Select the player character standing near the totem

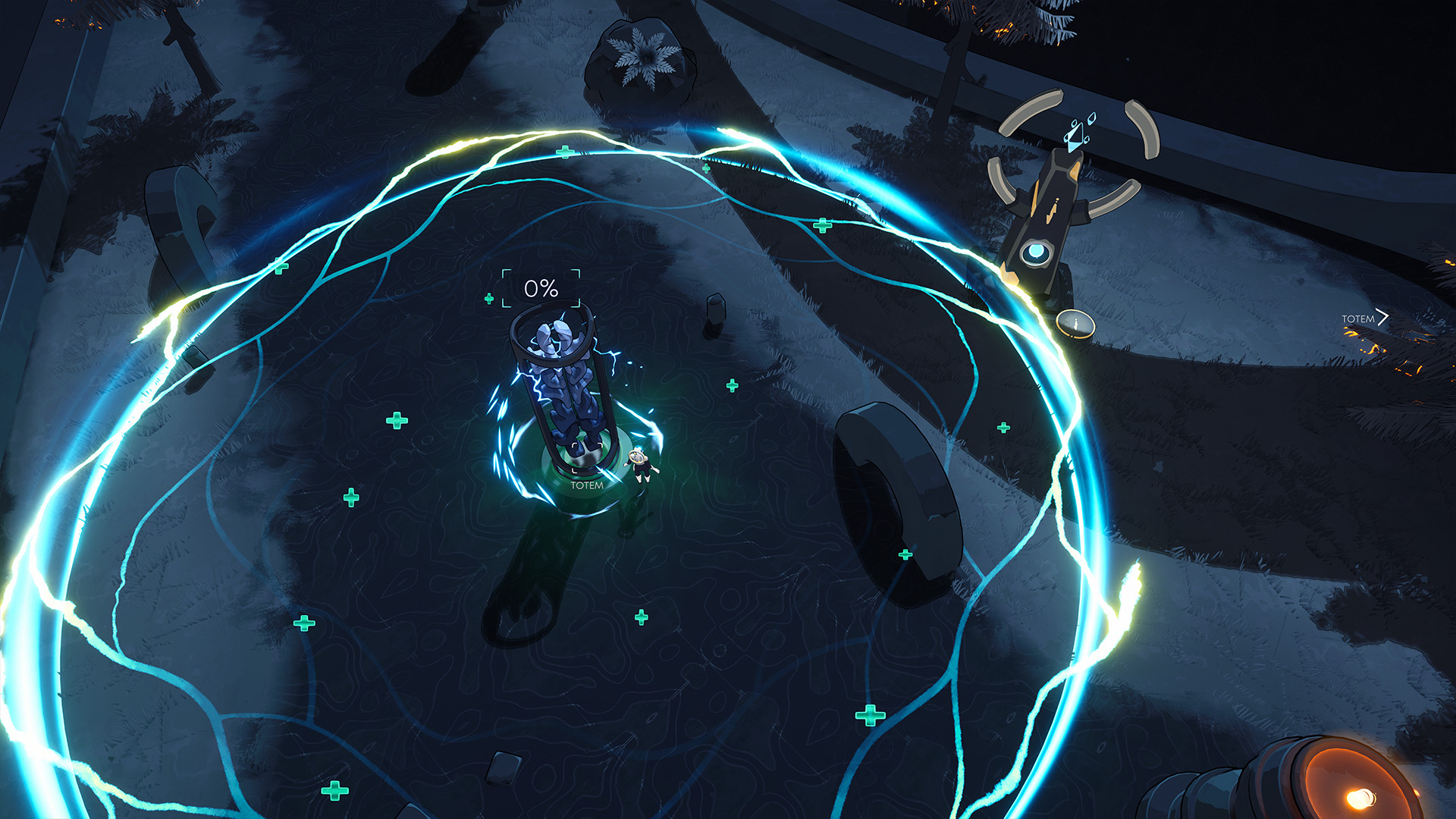tap(641, 463)
